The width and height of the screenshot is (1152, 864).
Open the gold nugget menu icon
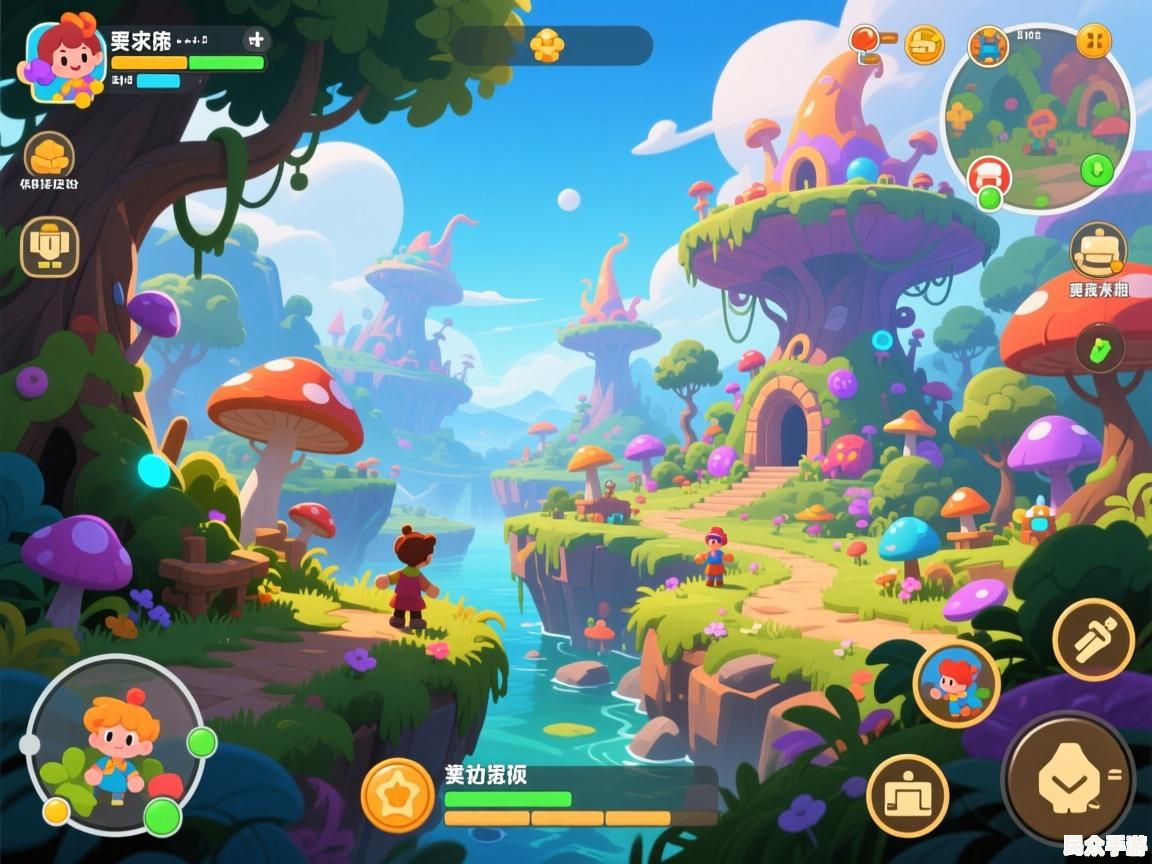49,156
